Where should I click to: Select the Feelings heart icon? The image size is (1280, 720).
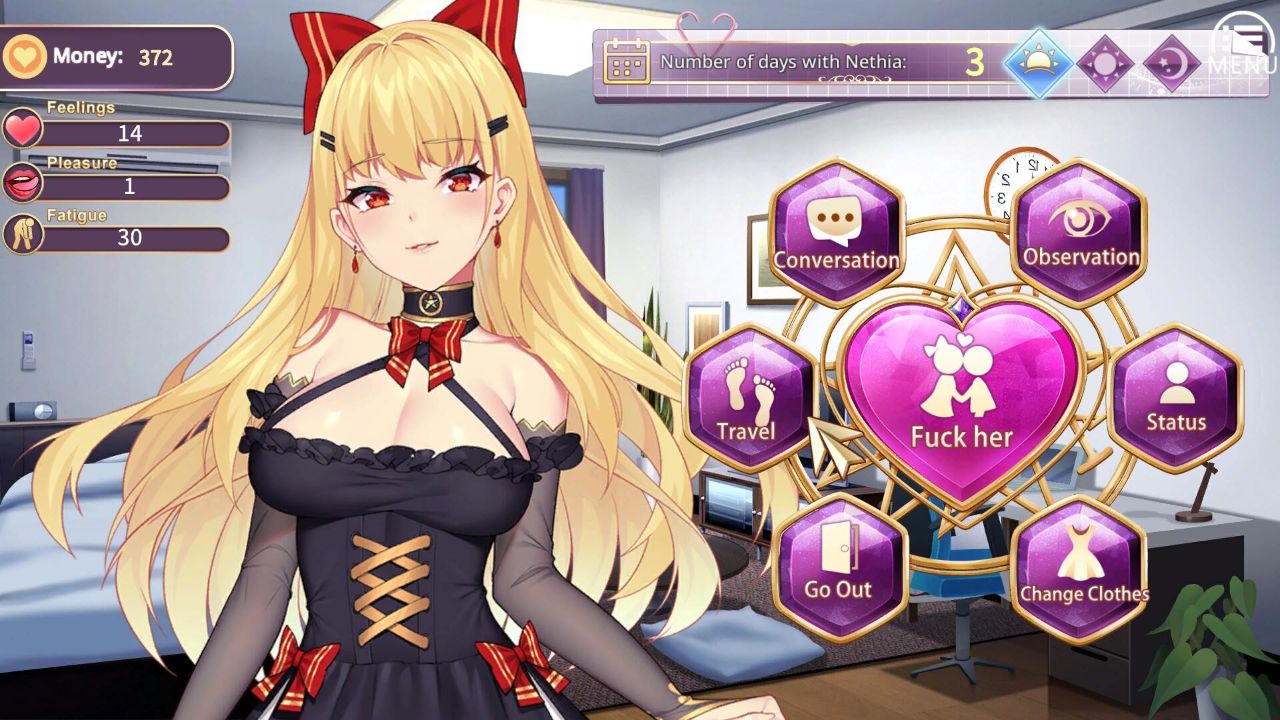tap(22, 129)
